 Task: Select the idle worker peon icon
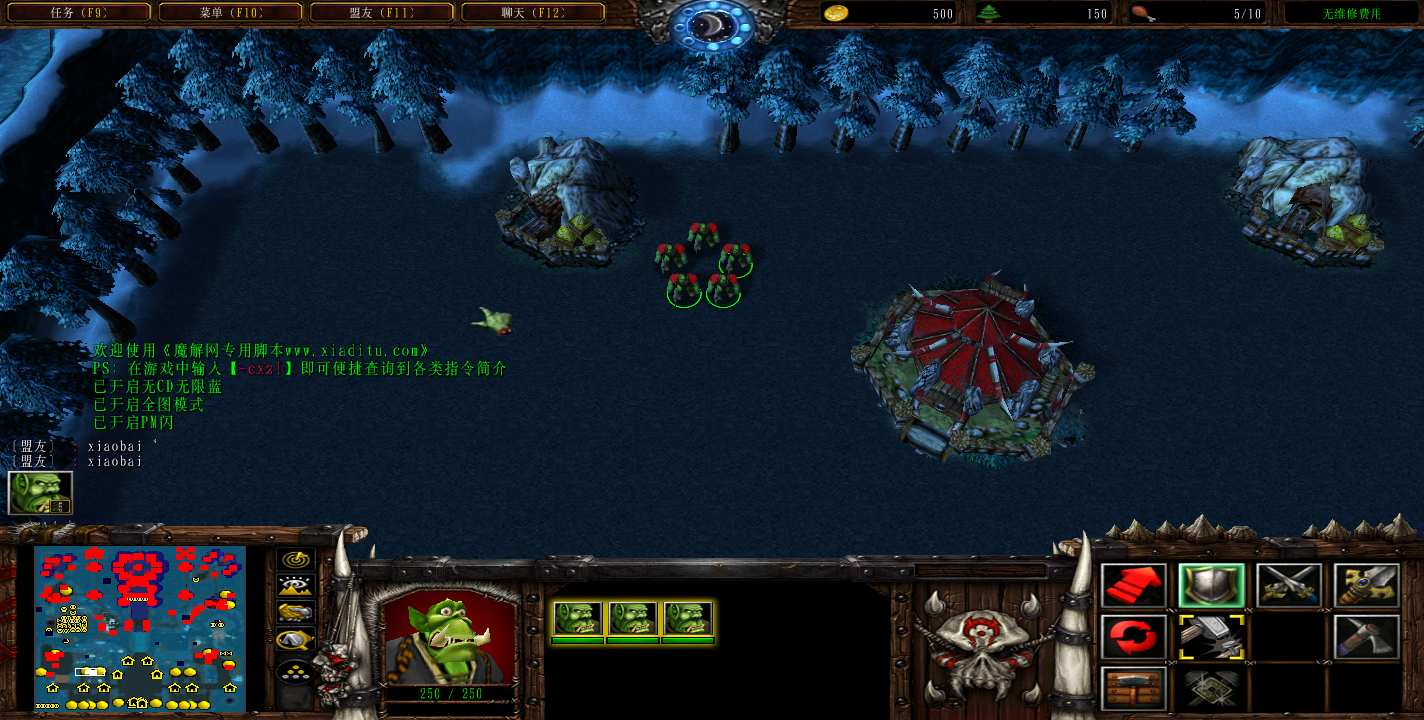(x=40, y=492)
